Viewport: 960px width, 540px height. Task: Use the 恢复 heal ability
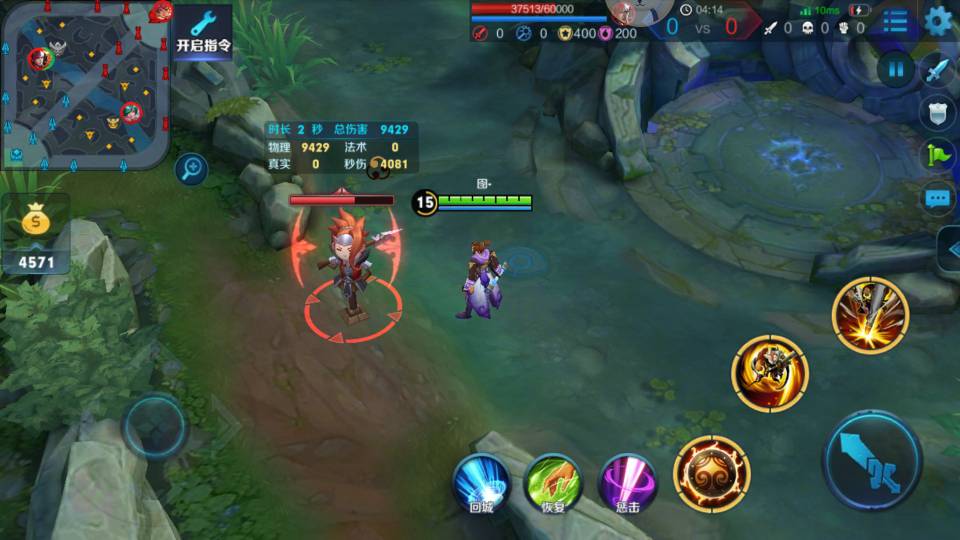coord(554,484)
